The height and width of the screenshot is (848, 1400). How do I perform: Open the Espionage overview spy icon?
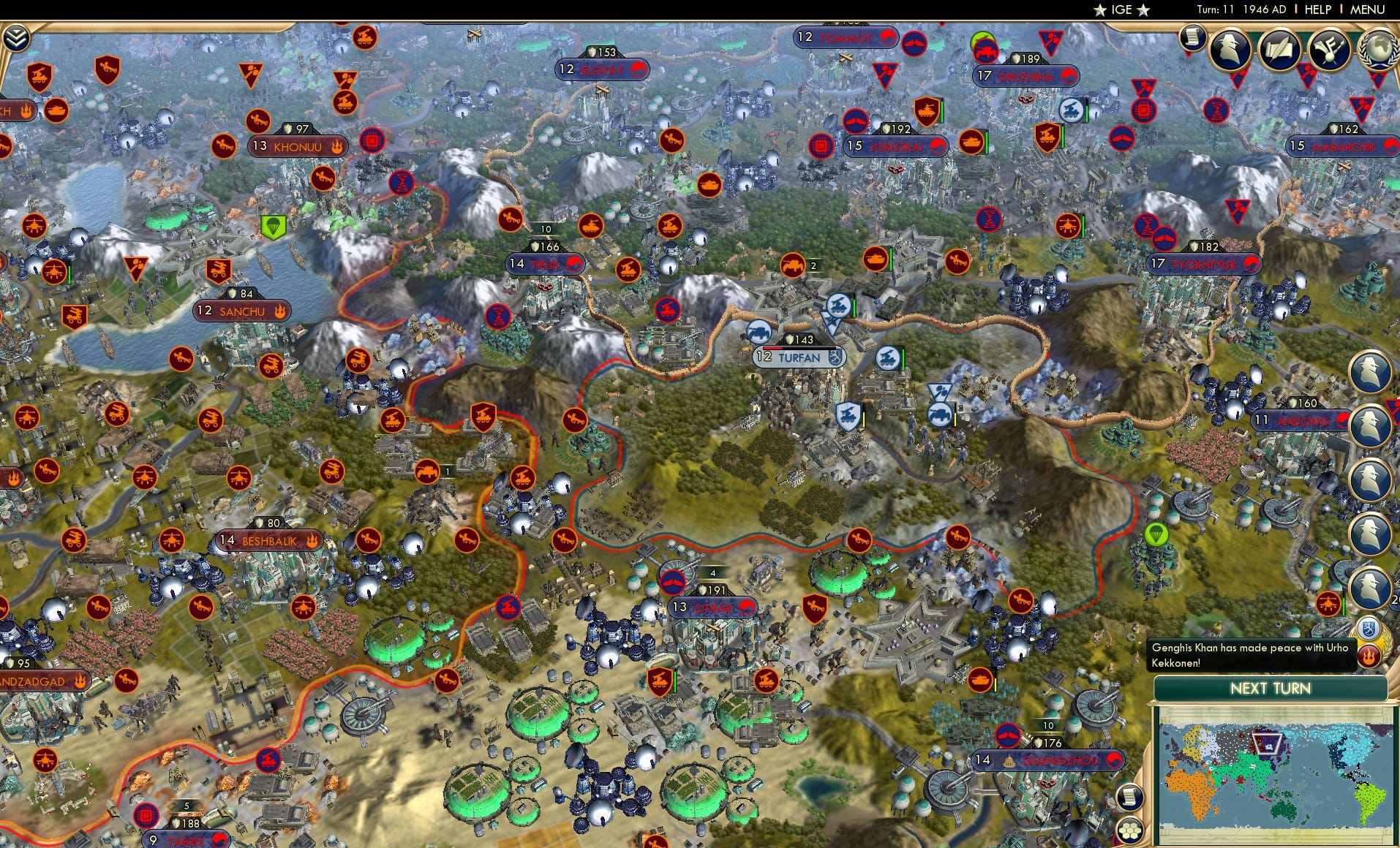[x=1230, y=48]
